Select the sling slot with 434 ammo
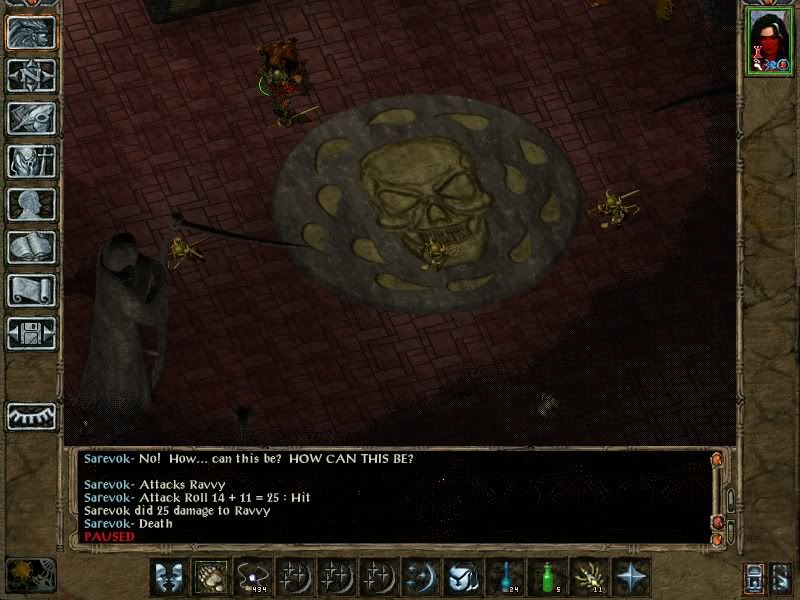Viewport: 800px width, 600px height. 250,577
